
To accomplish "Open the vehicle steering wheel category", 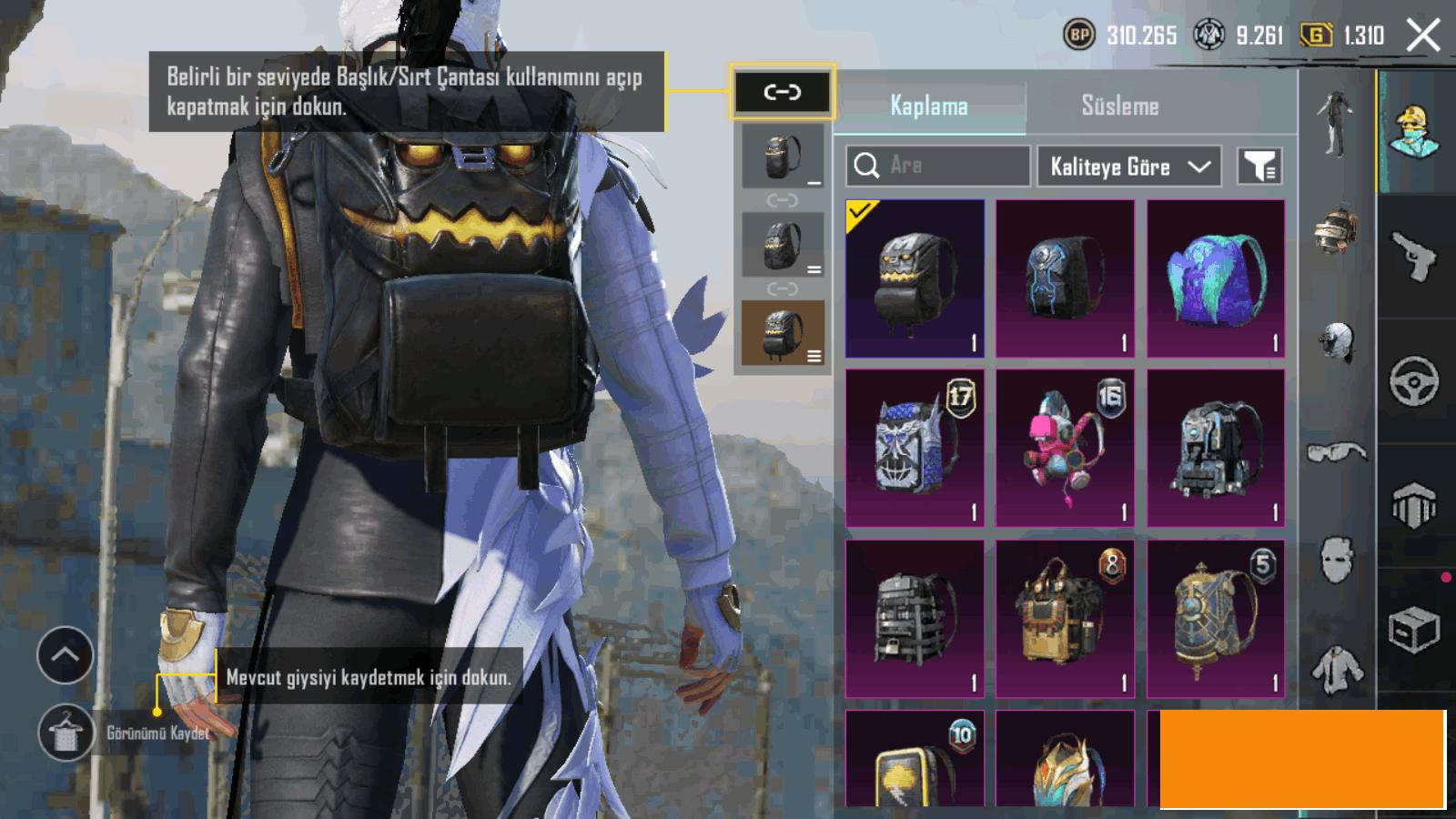I will [1413, 381].
